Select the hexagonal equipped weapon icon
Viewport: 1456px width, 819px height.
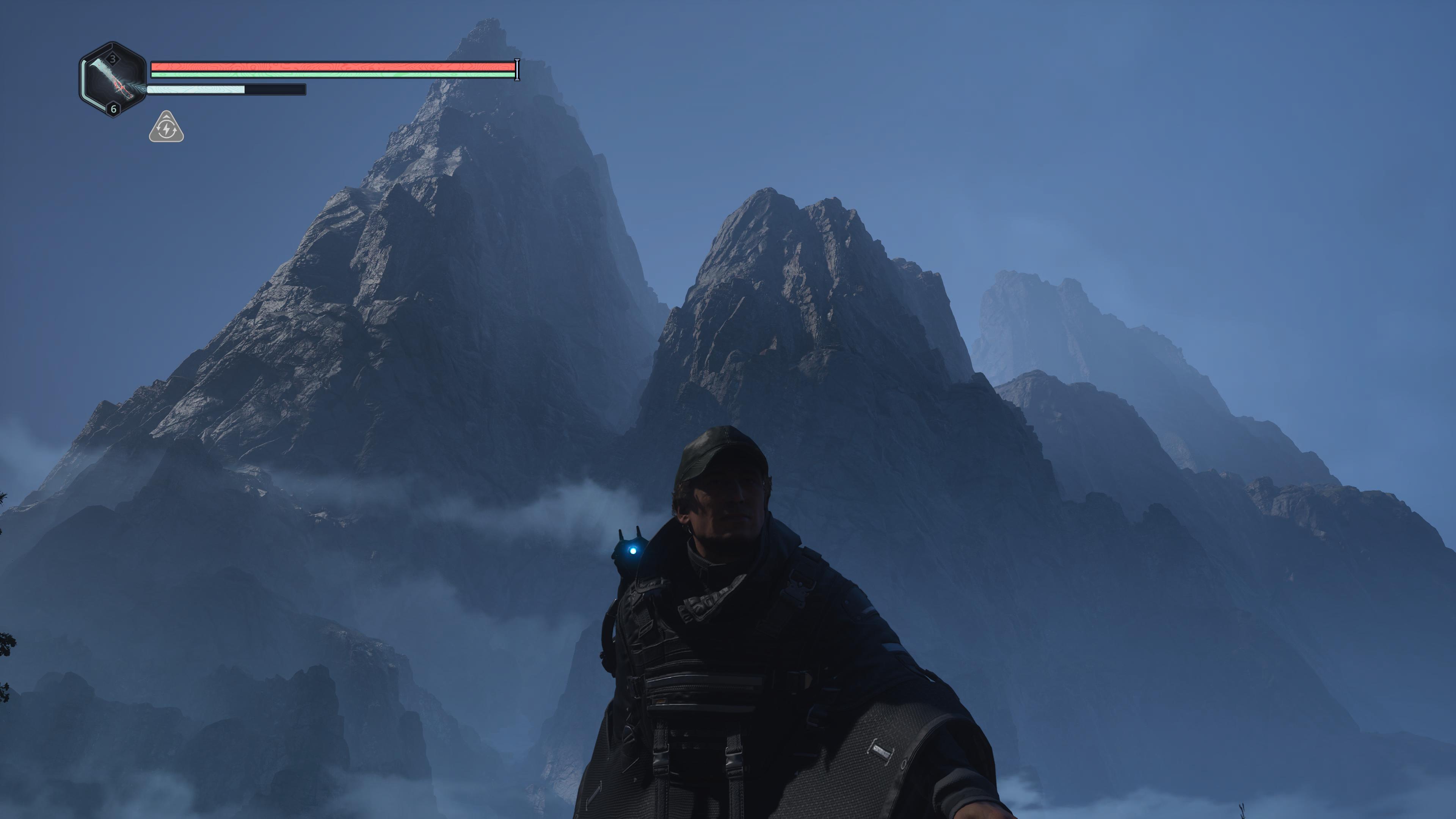(113, 80)
